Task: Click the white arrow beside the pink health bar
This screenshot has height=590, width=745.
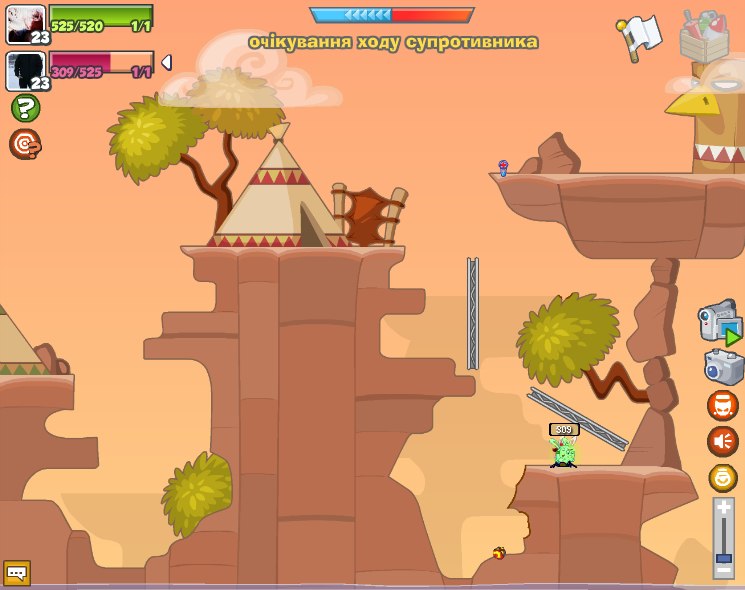Action: click(166, 63)
